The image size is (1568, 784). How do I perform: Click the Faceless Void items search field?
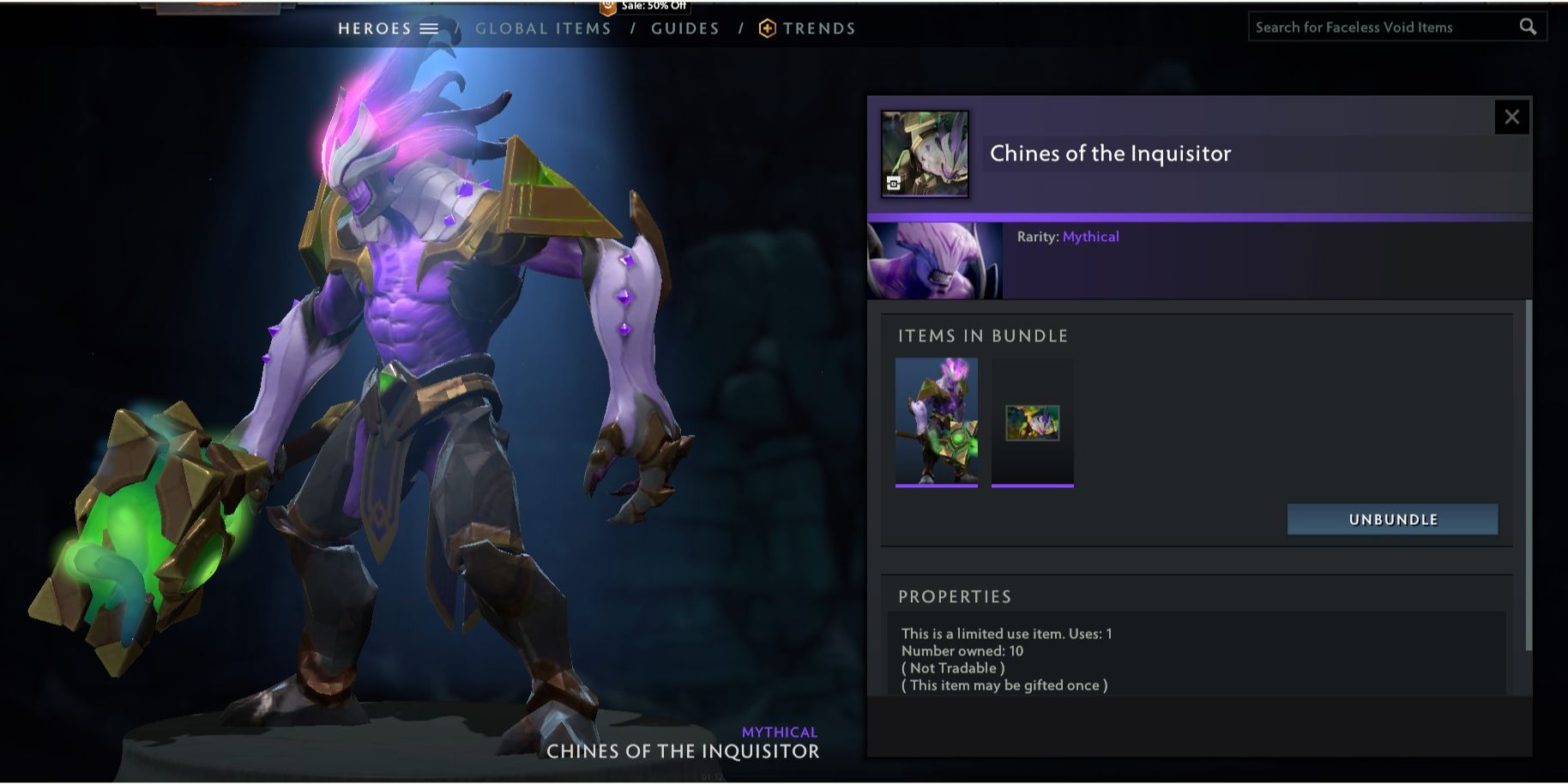(x=1381, y=27)
